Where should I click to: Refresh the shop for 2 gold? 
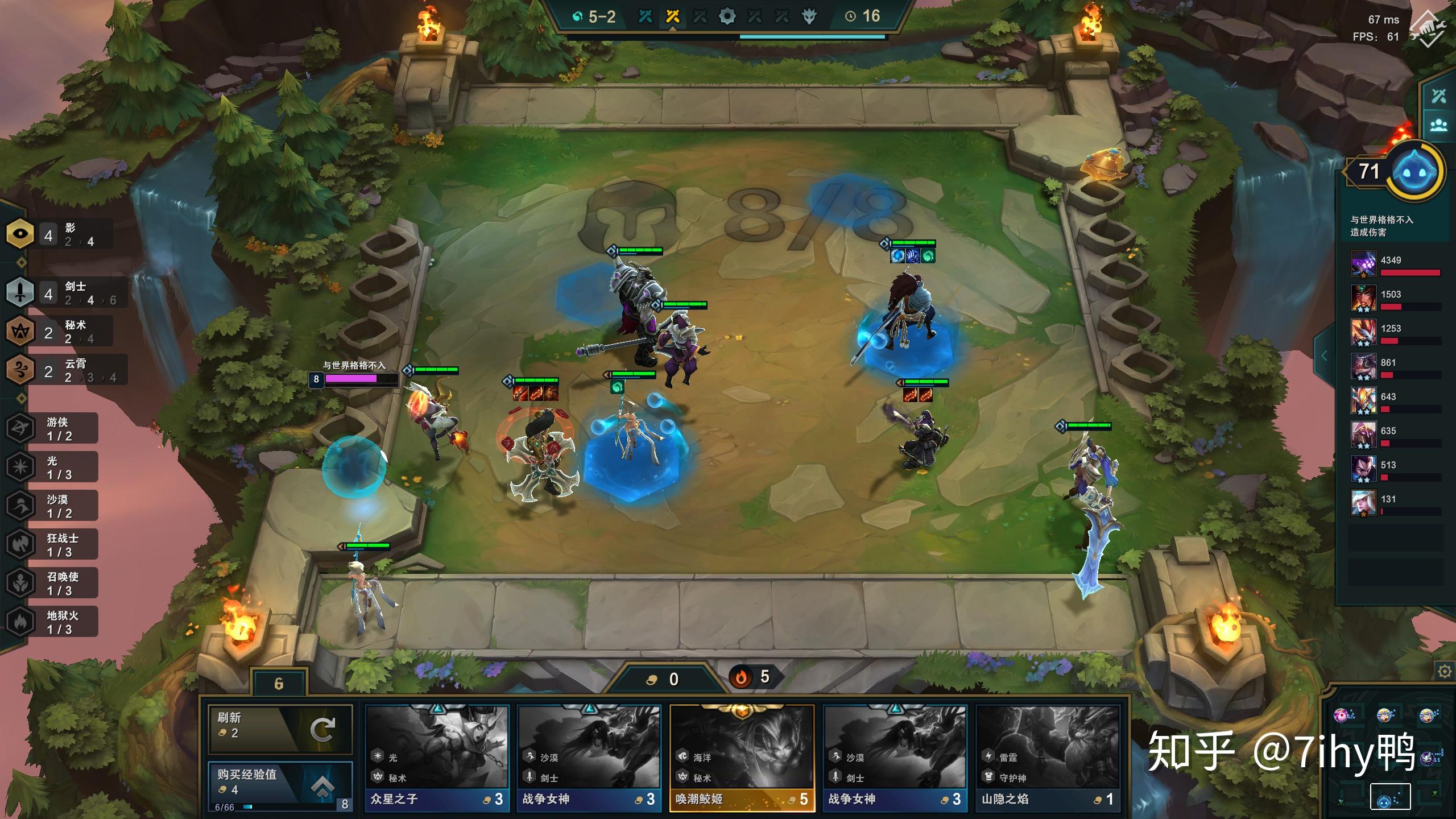point(280,729)
